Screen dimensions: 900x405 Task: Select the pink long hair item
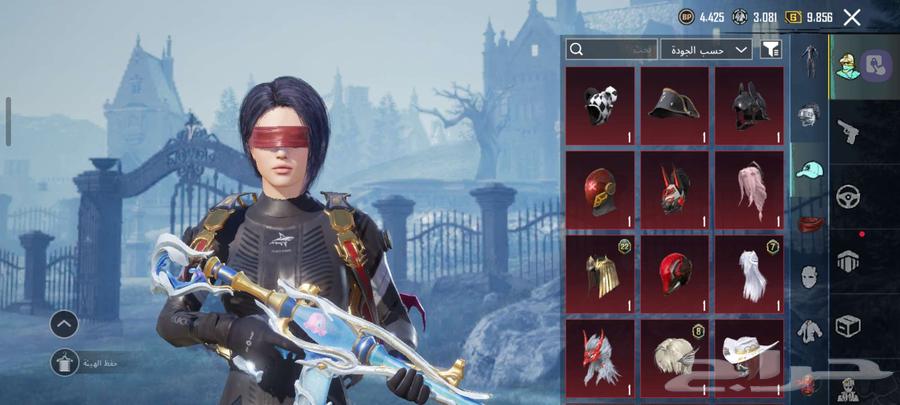(749, 187)
